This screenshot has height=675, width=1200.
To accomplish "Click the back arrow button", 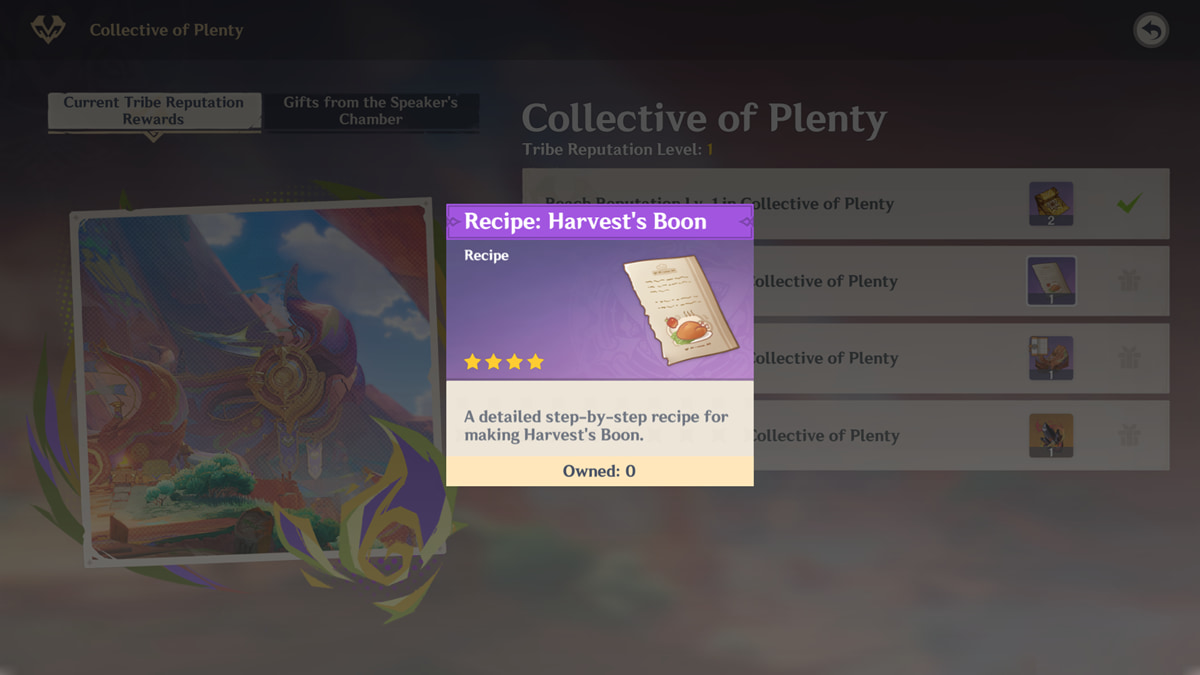I will click(1151, 31).
